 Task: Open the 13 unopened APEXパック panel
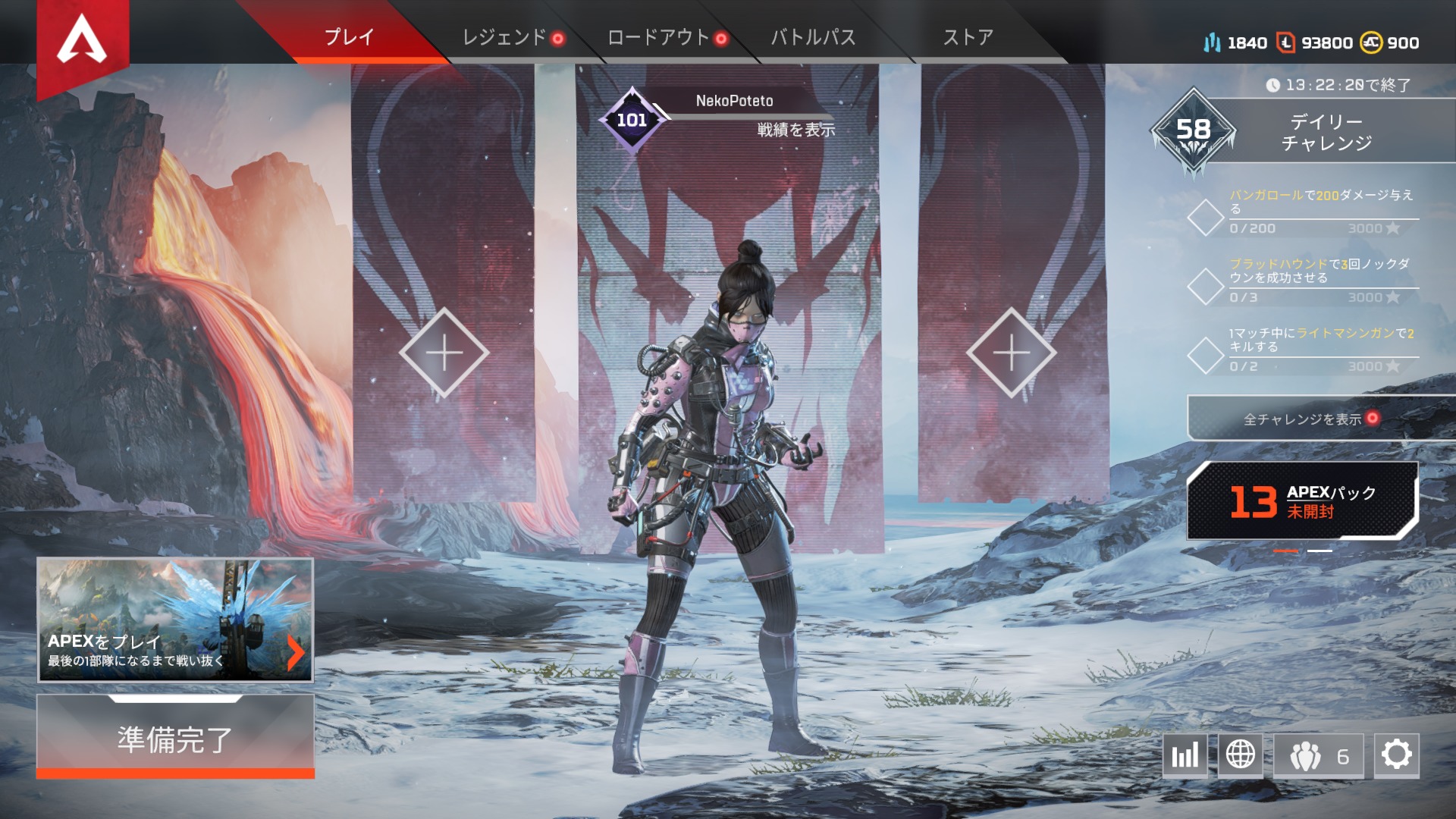[x=1302, y=501]
